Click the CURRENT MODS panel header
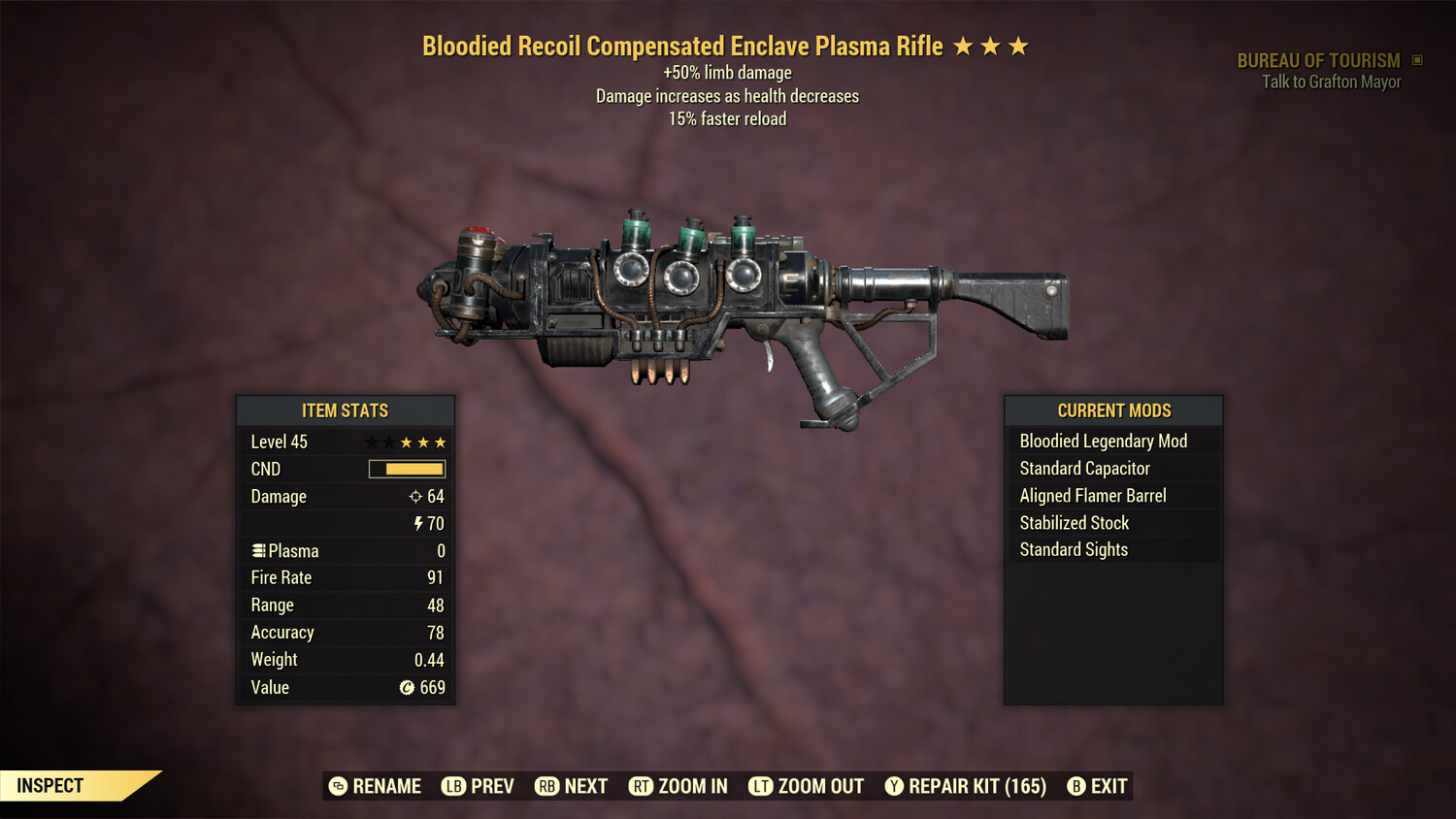This screenshot has width=1456, height=819. coord(1113,410)
